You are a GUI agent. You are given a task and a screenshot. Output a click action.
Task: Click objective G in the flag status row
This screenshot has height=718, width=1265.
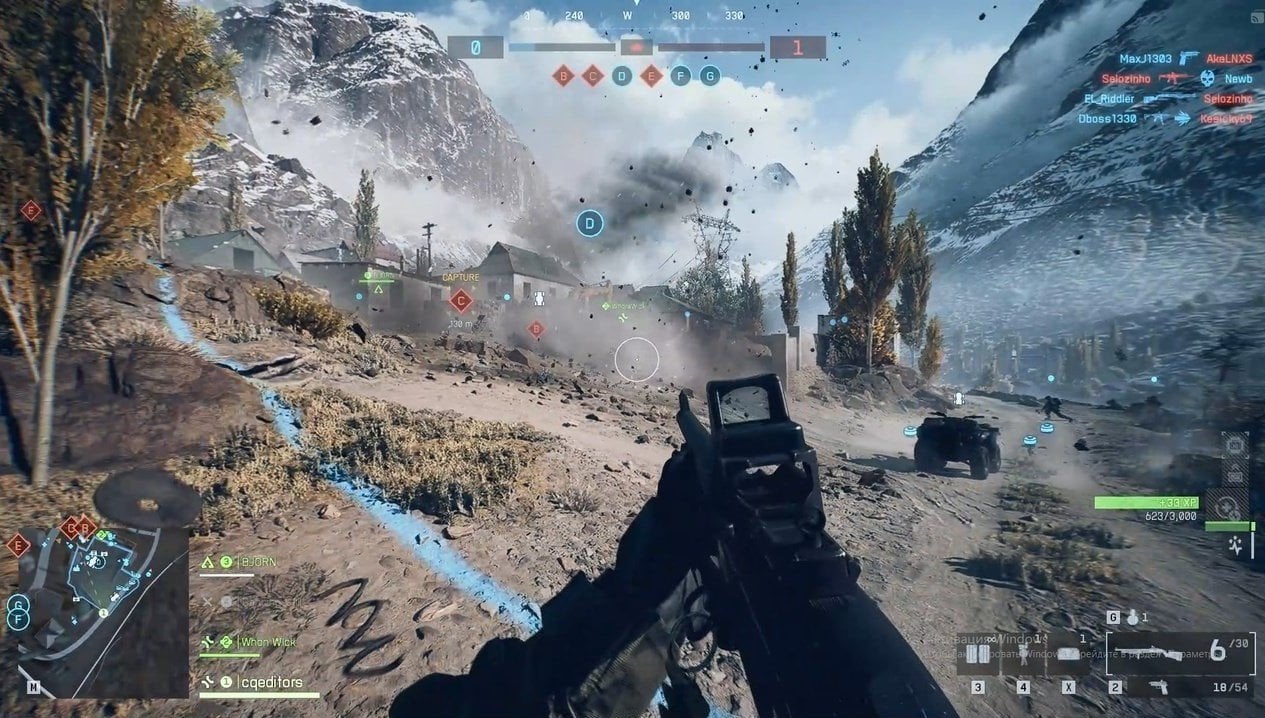tap(710, 75)
